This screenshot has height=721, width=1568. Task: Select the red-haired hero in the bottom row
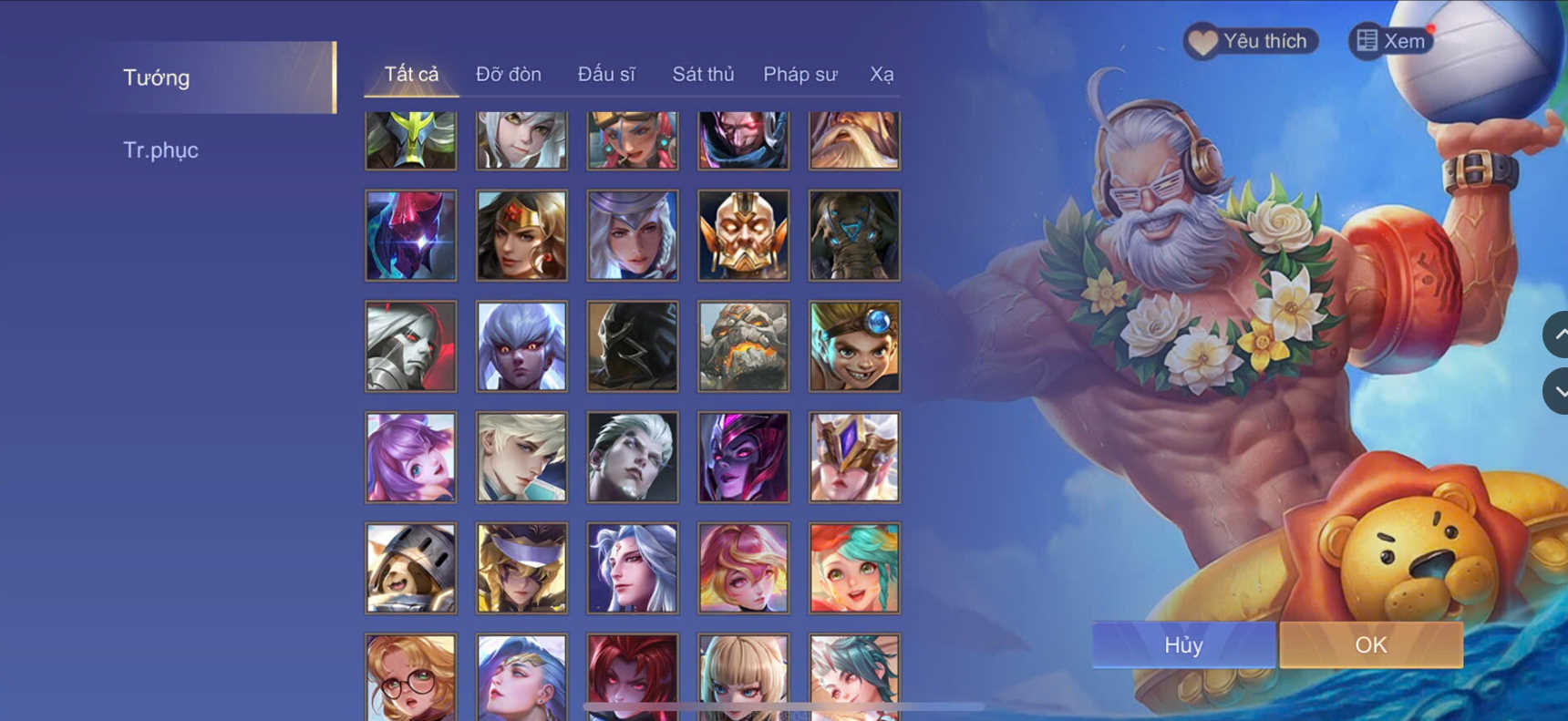(x=632, y=676)
